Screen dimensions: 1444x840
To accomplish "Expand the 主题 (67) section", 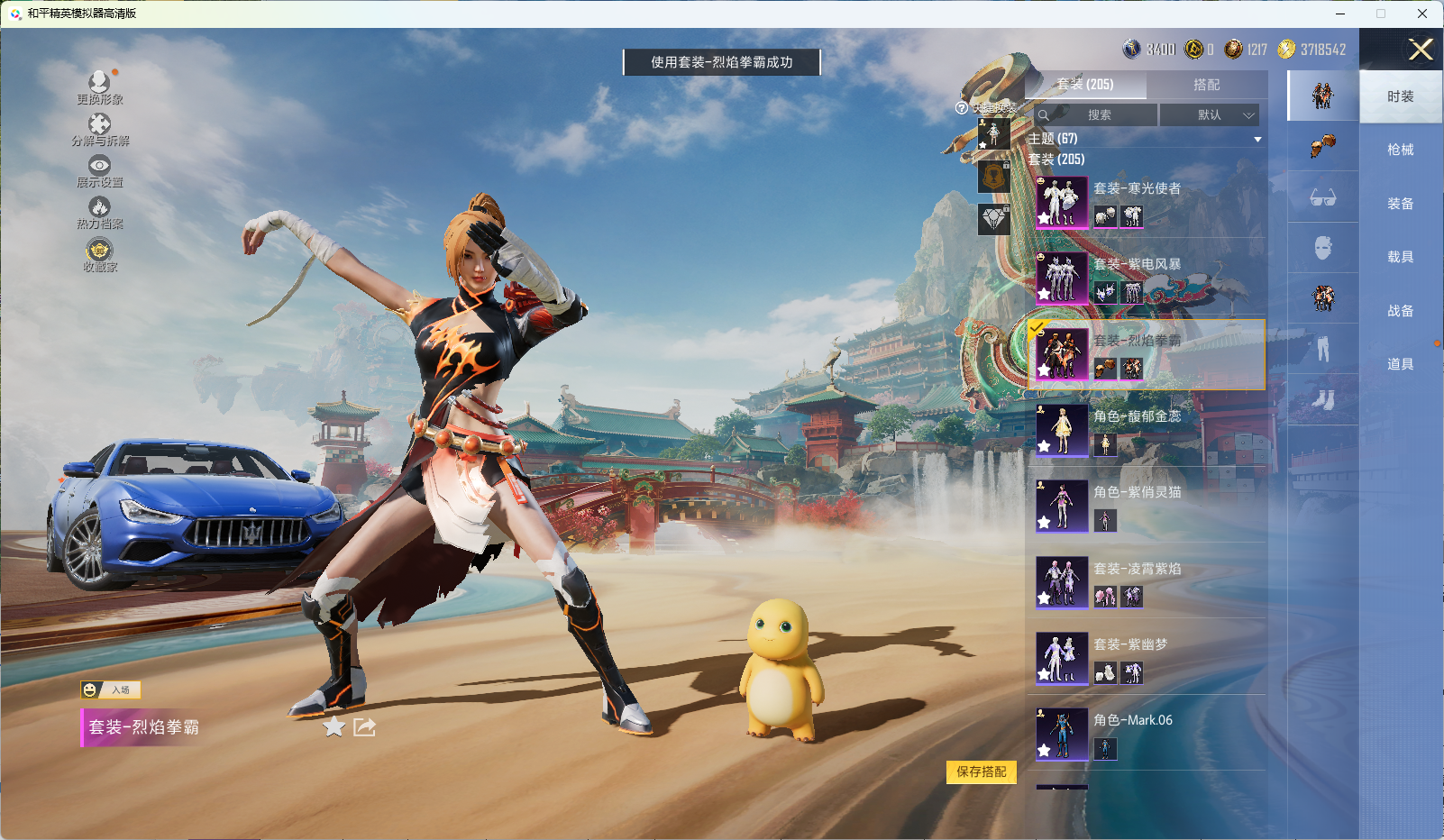I will click(x=1257, y=139).
